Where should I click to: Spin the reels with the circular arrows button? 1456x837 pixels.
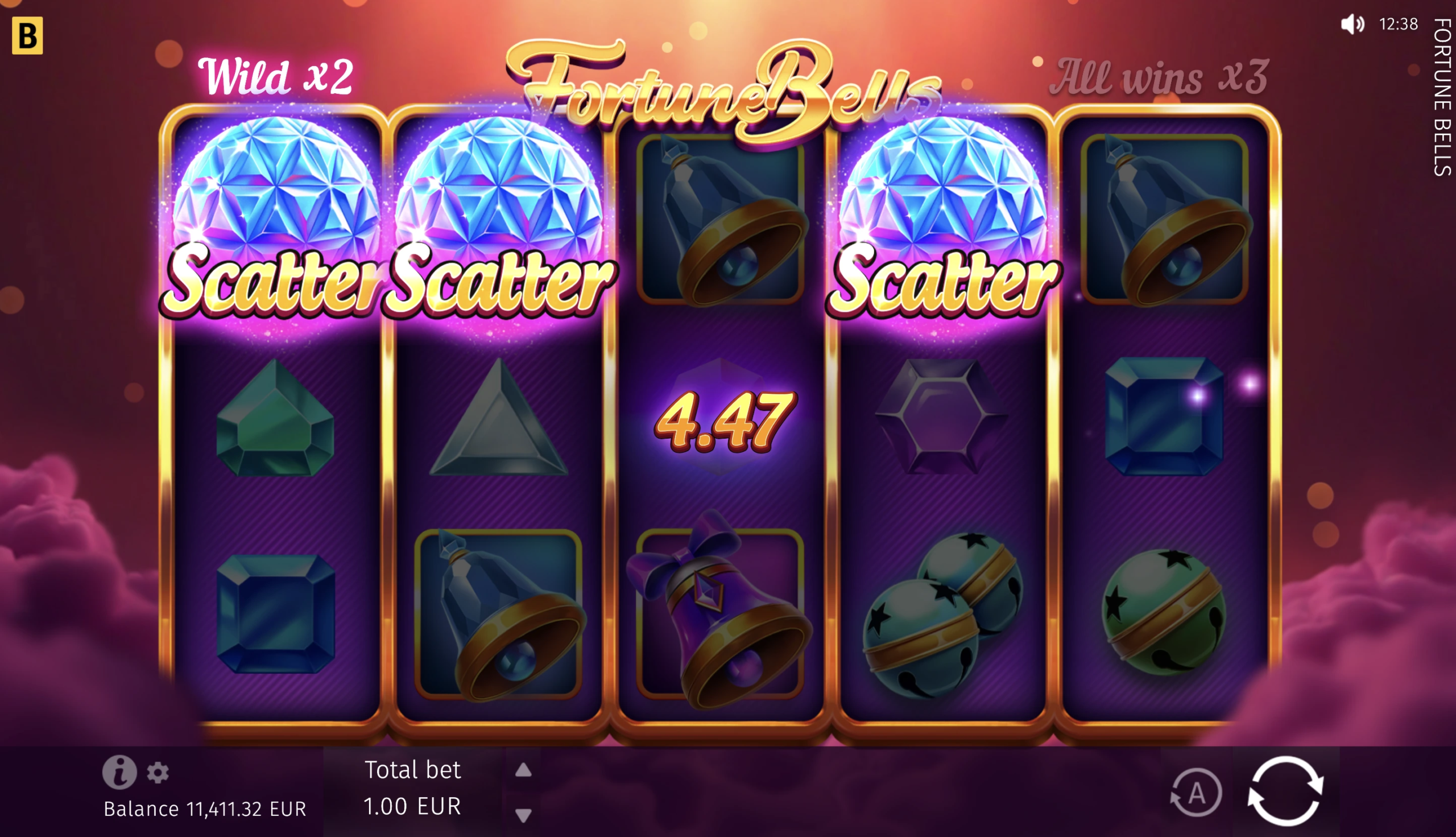point(1286,791)
